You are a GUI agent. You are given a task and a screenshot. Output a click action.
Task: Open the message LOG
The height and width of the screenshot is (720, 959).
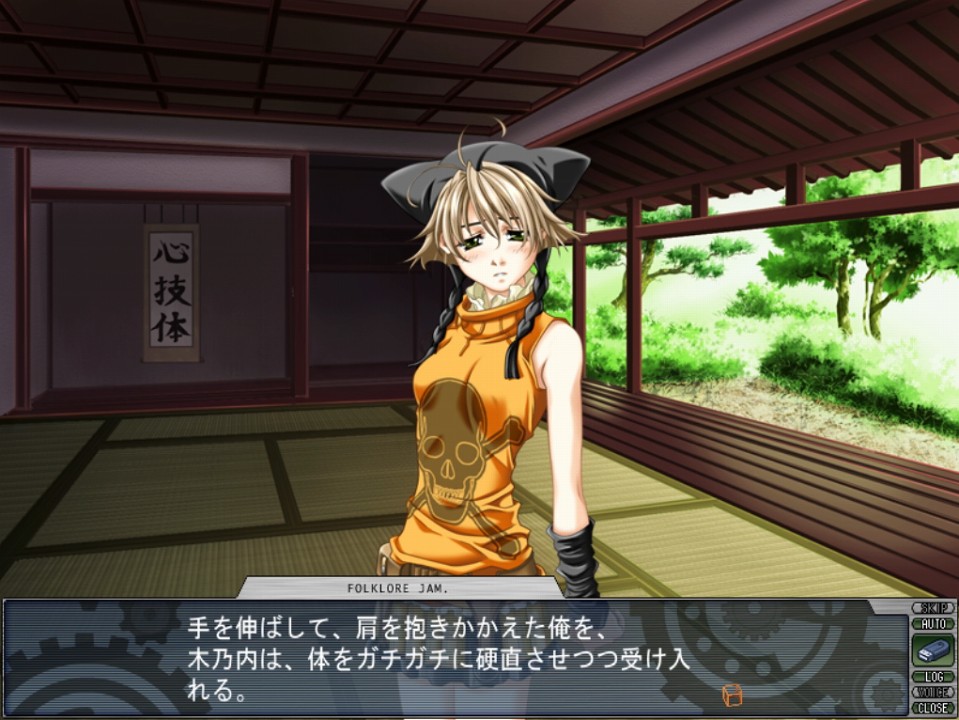coord(932,677)
